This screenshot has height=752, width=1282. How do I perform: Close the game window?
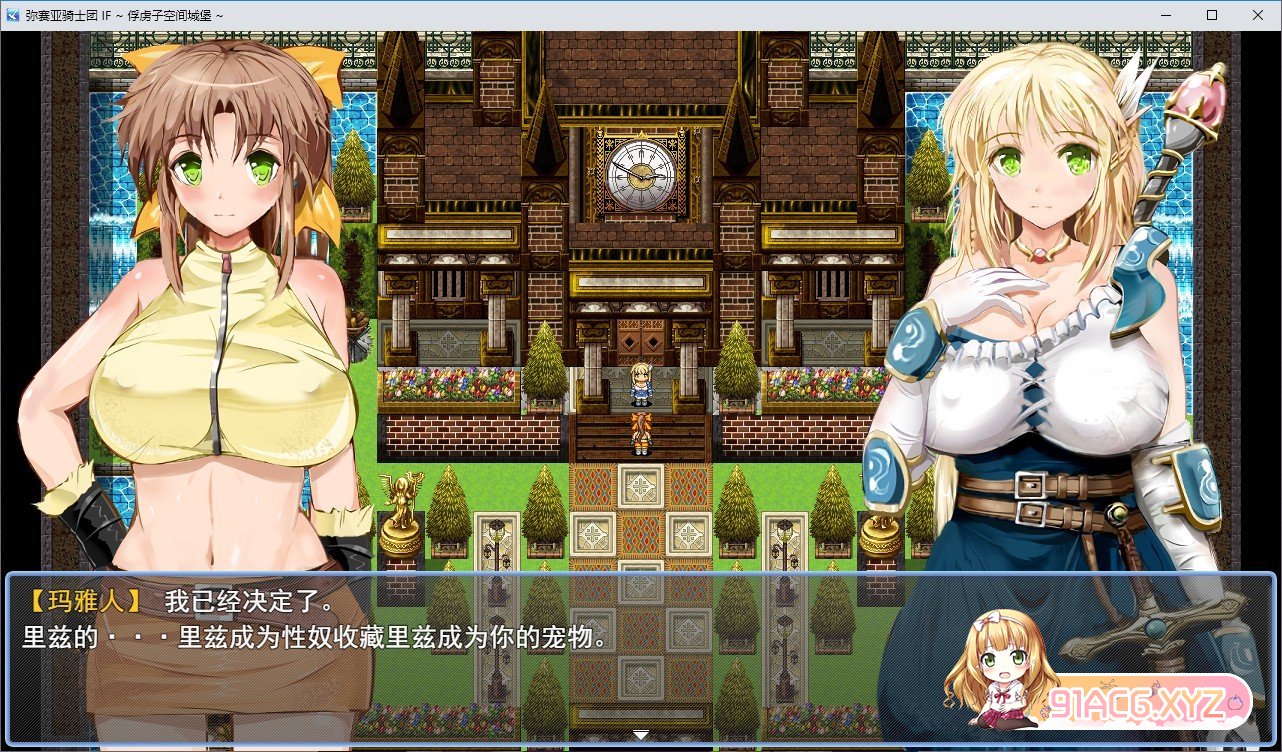pyautogui.click(x=1258, y=15)
